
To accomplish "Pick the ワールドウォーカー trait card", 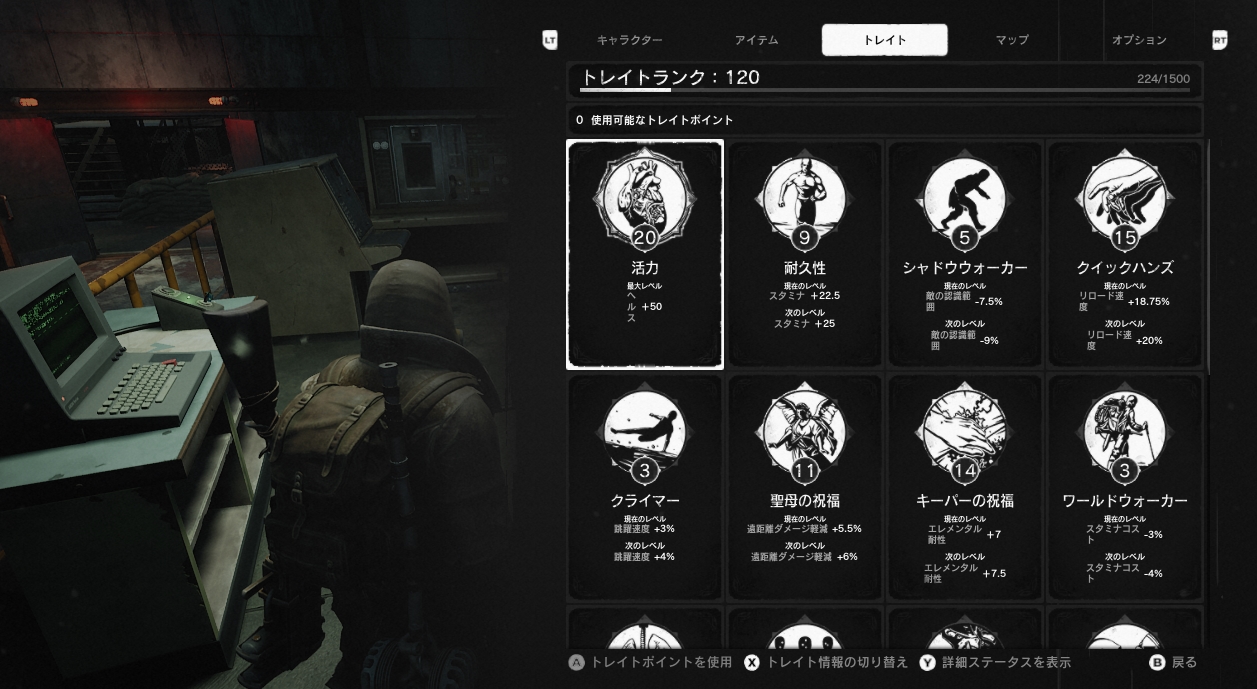I will point(1125,488).
